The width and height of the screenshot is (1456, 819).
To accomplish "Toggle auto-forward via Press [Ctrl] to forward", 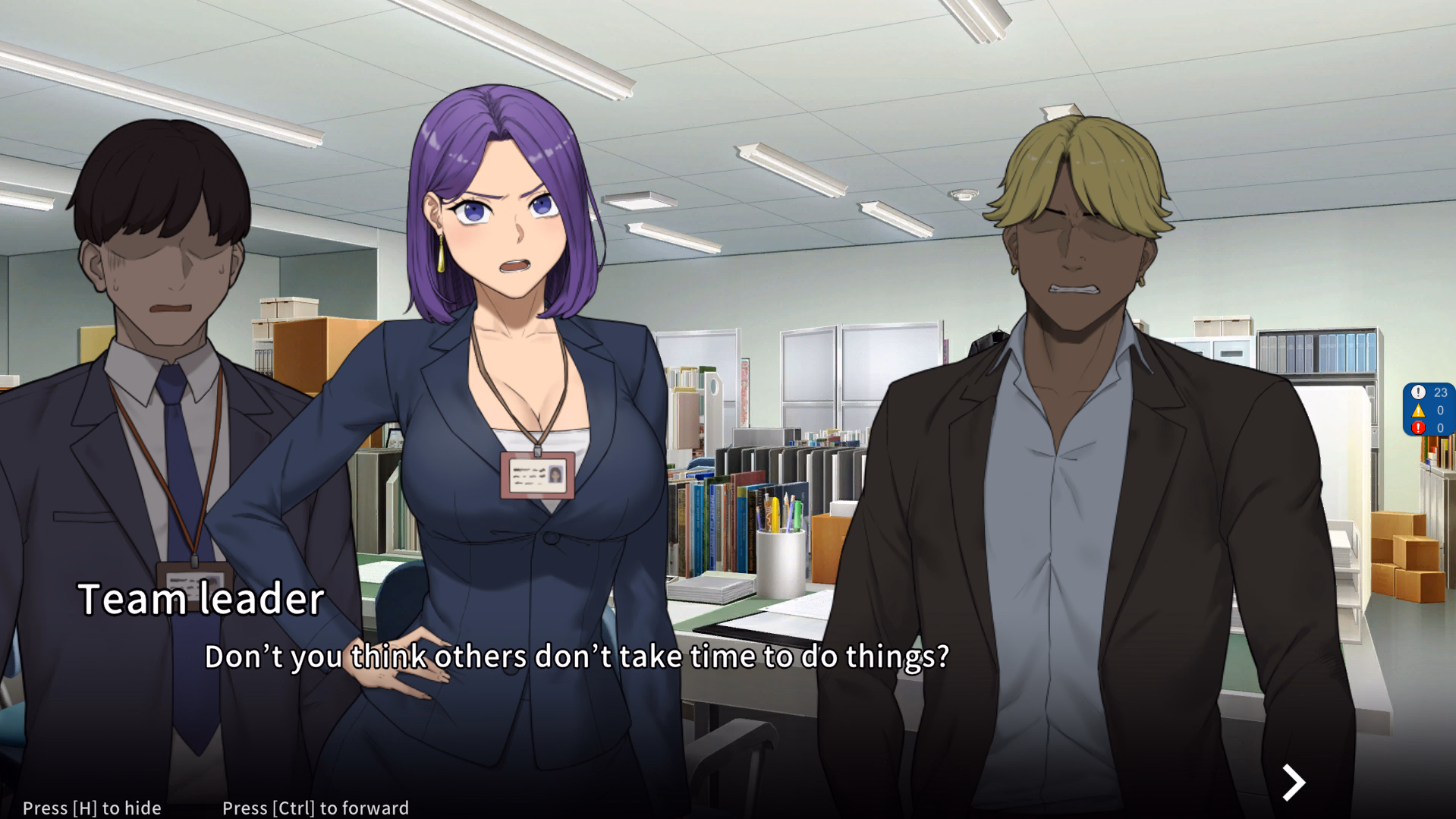I will pyautogui.click(x=314, y=808).
